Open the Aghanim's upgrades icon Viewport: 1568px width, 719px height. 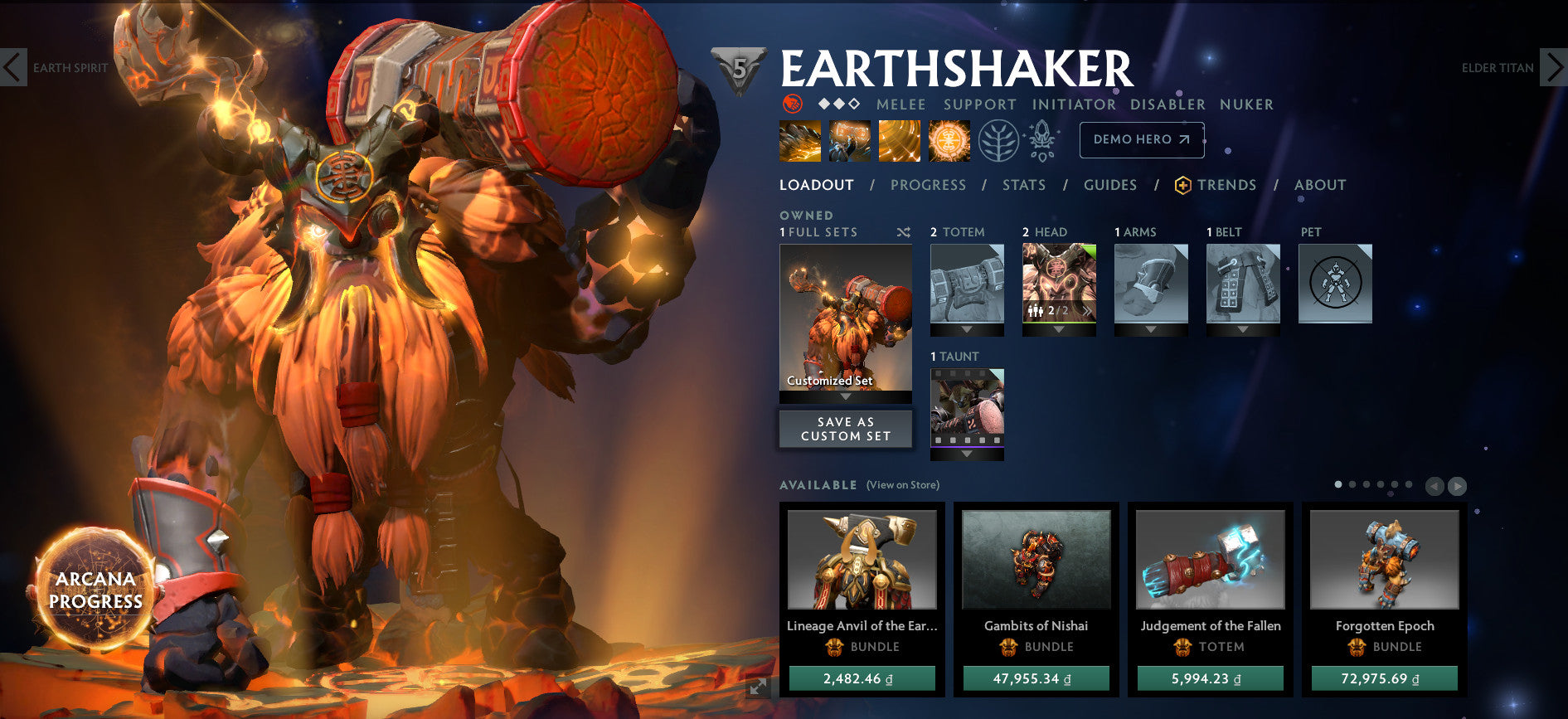tap(1042, 139)
